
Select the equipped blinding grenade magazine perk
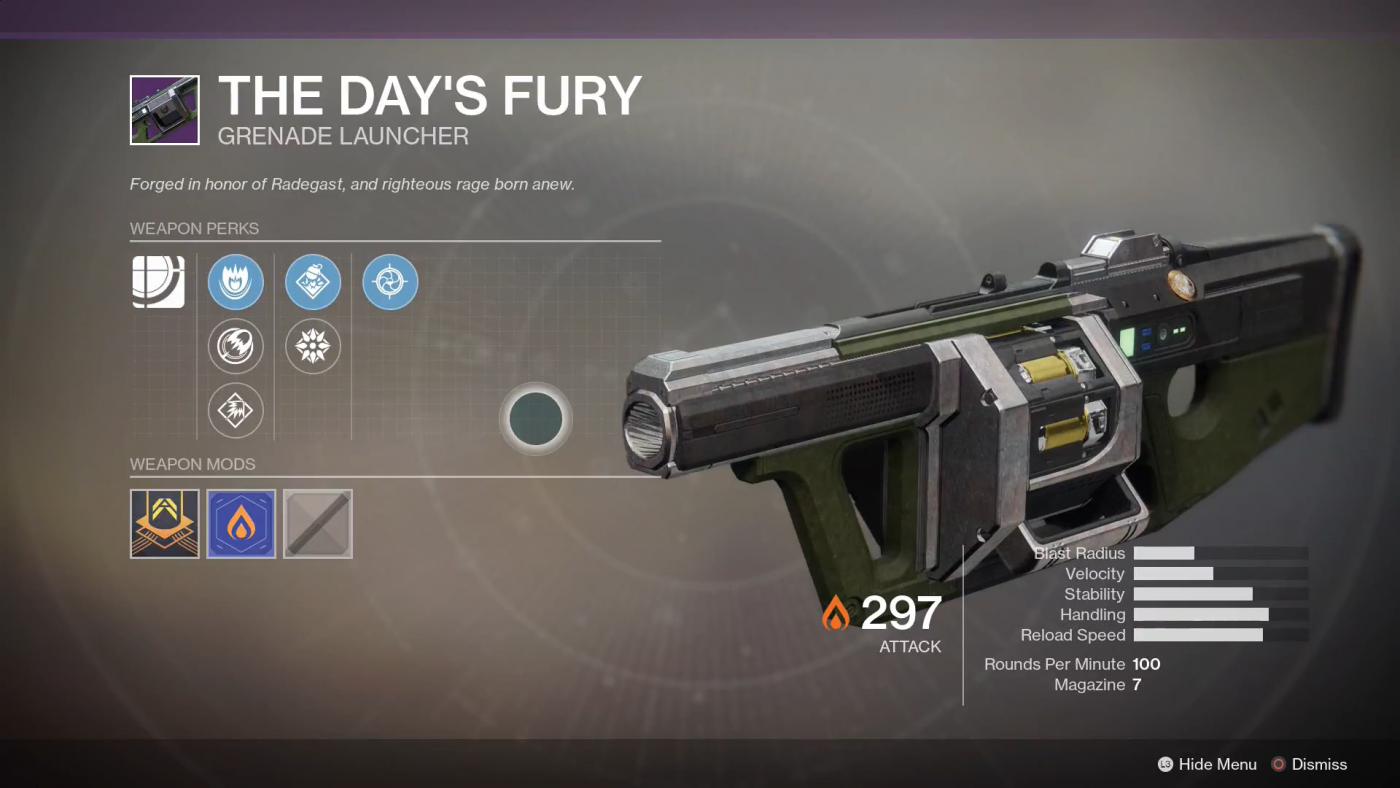click(x=313, y=282)
